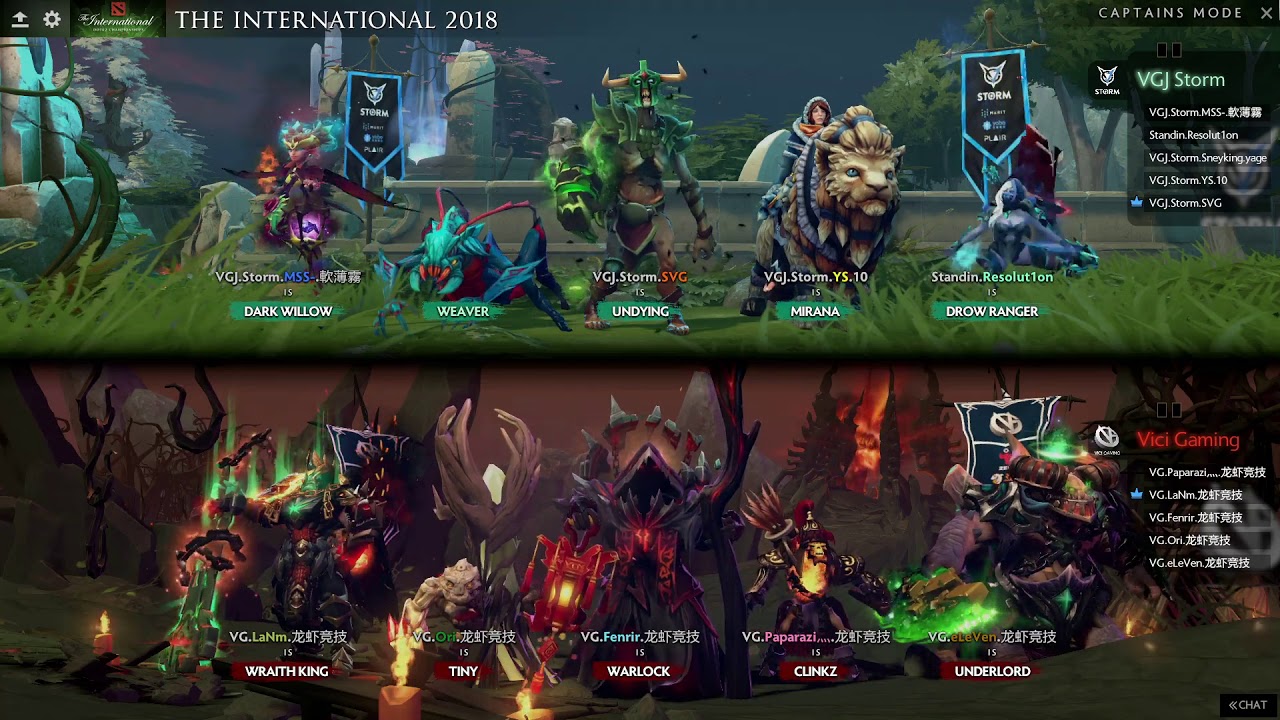1280x720 pixels.
Task: Click VGJ.Storm.YS.10 in the roster
Action: tap(1187, 180)
